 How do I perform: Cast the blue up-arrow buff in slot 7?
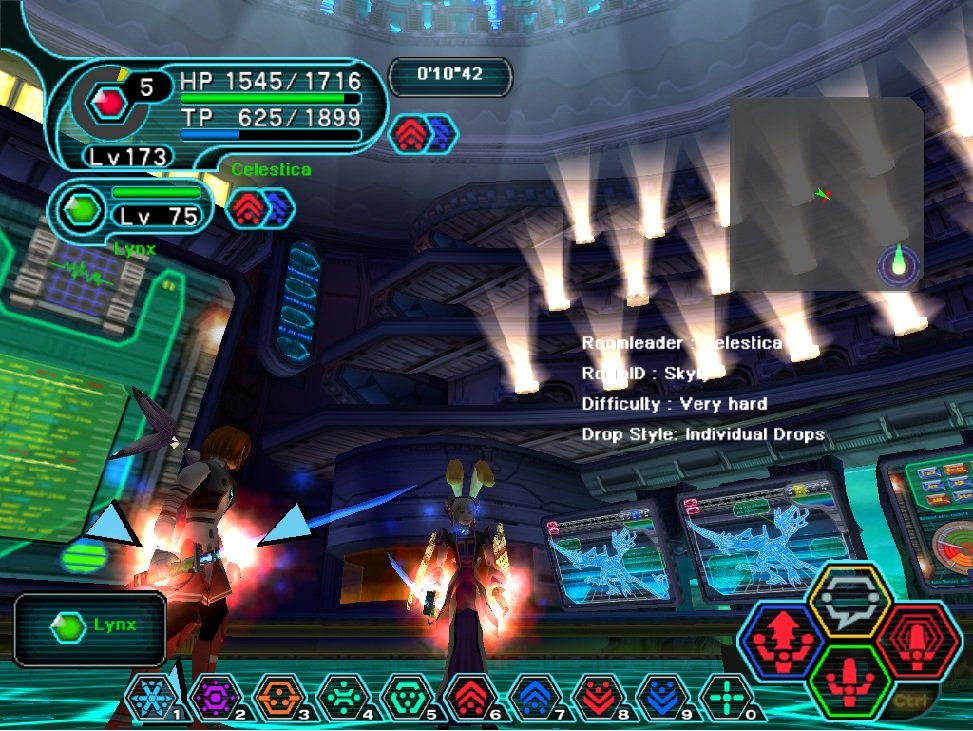pos(536,697)
